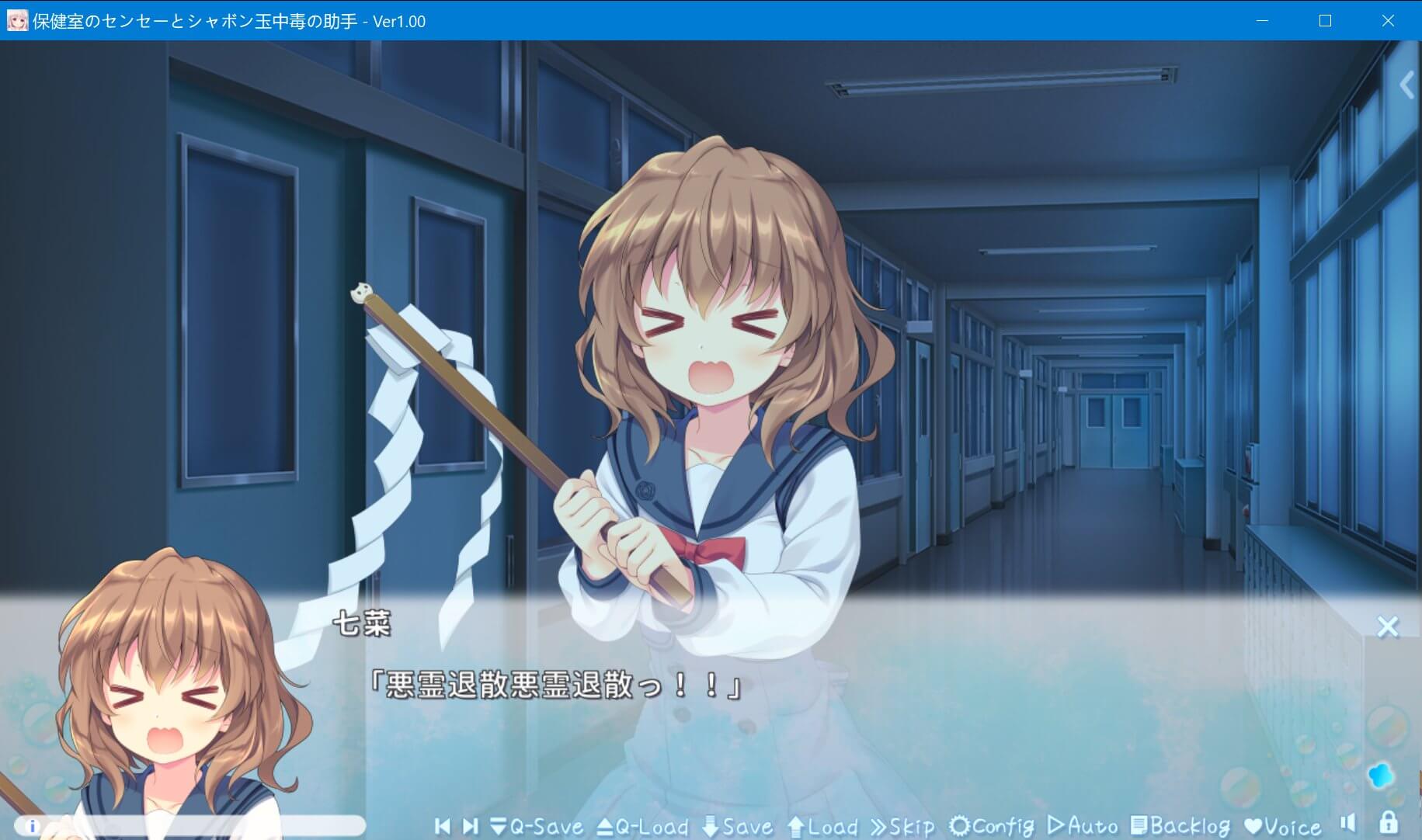Open the Config settings
This screenshot has height=840, width=1422.
pyautogui.click(x=992, y=826)
